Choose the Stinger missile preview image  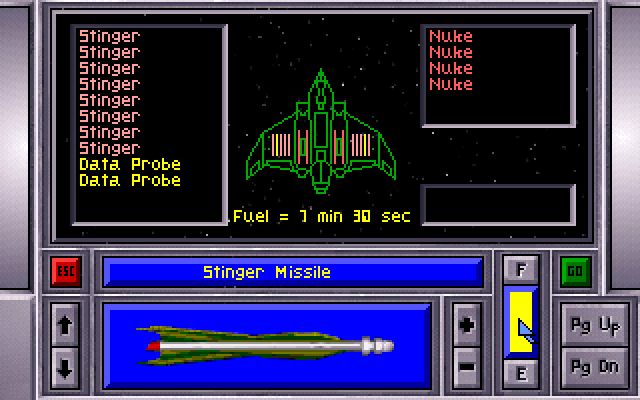(x=267, y=345)
